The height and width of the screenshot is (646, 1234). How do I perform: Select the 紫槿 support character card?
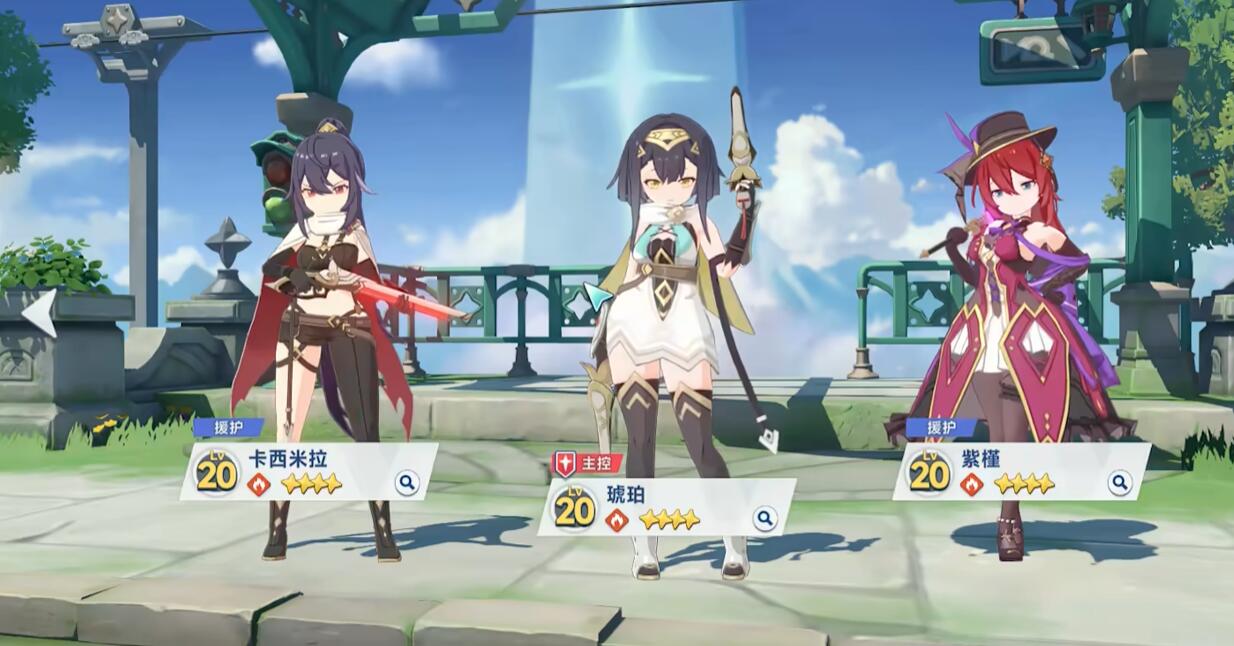click(x=1020, y=471)
